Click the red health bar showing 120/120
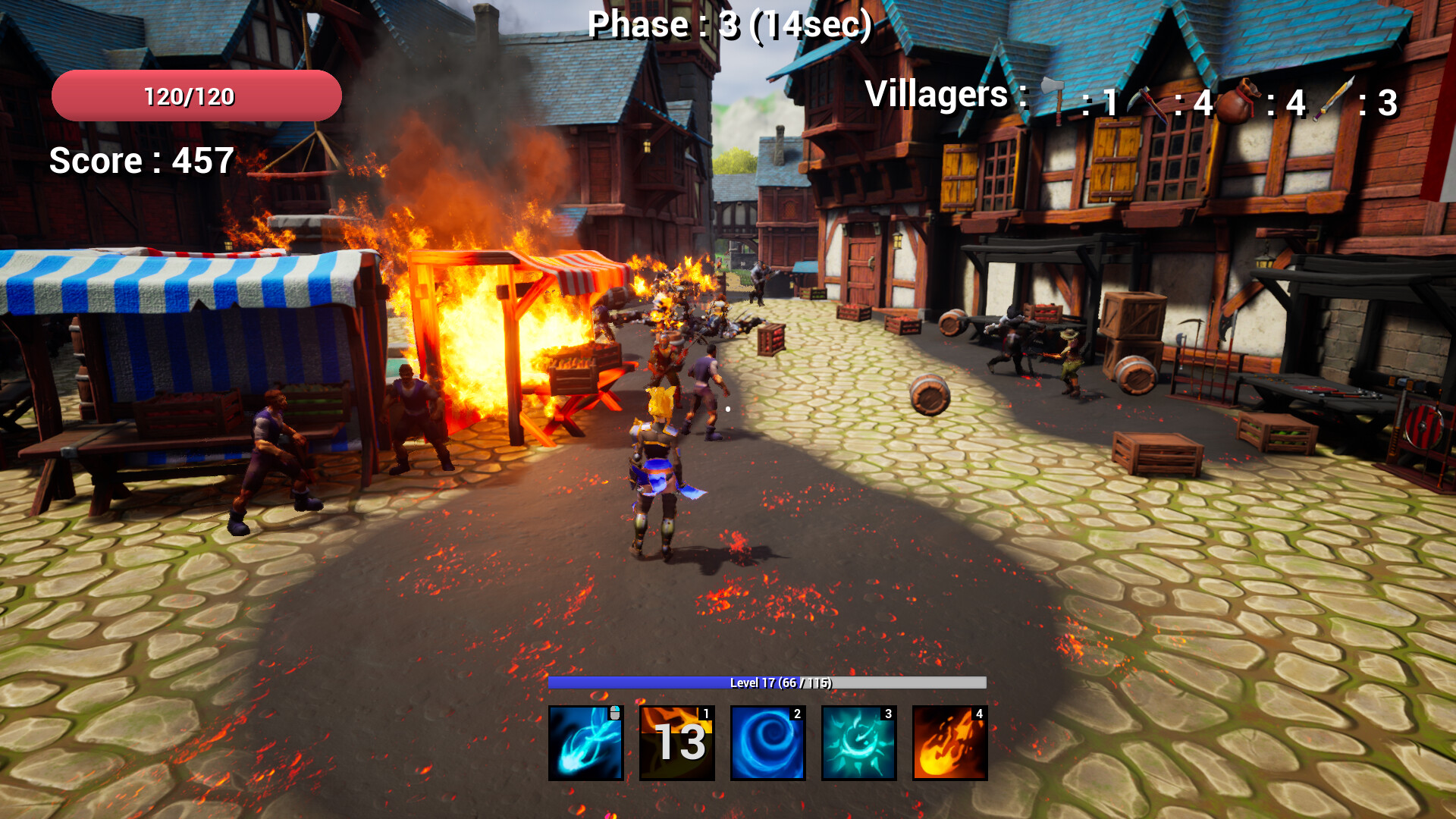Screen dimensions: 1456x819 [x=195, y=96]
